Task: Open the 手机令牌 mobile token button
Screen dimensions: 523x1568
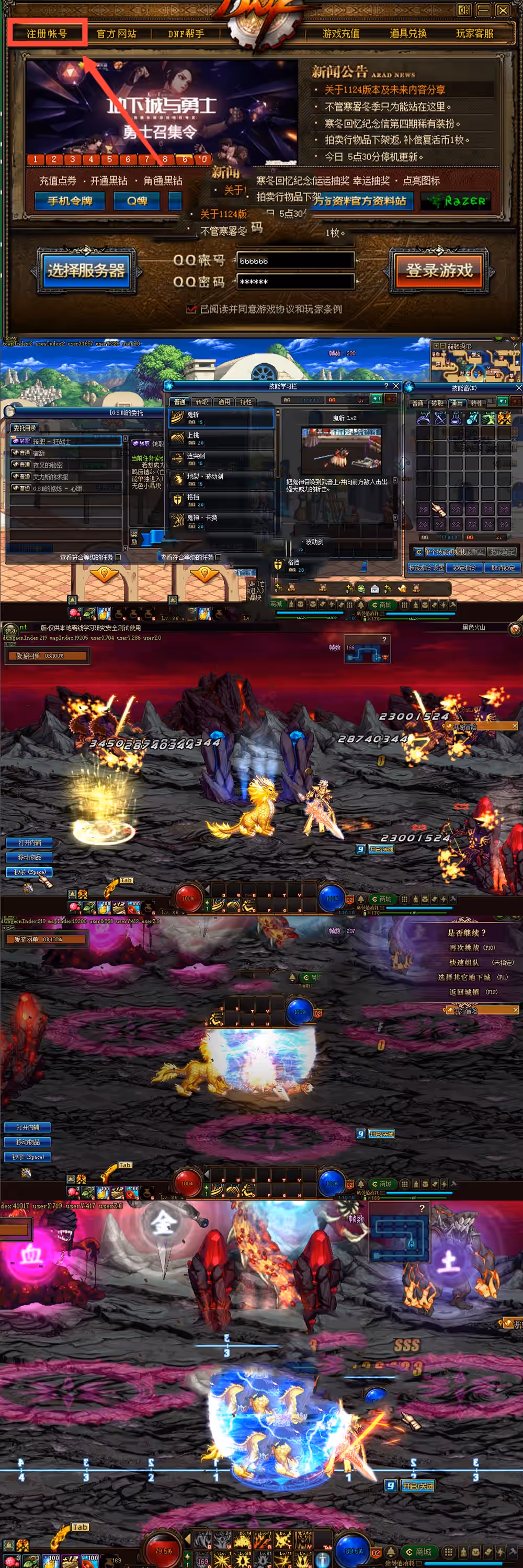Action: click(70, 201)
